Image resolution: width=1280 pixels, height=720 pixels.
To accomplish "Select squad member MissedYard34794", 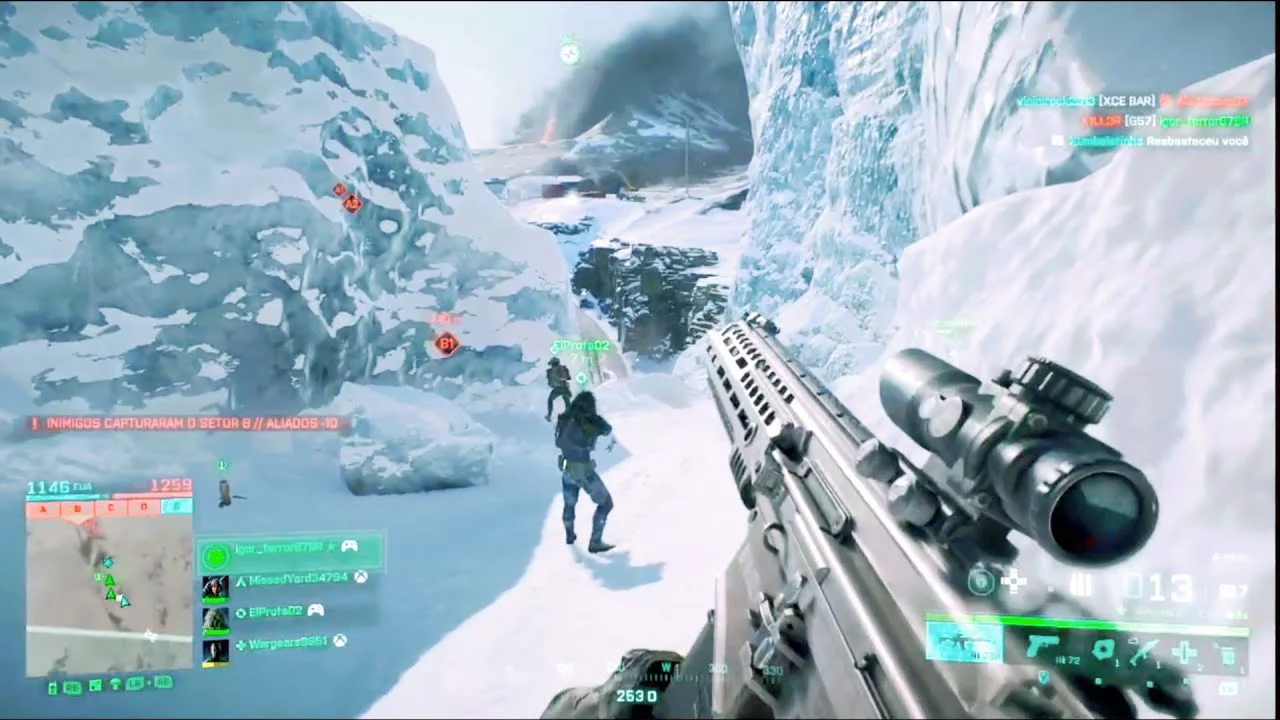I will [x=298, y=578].
